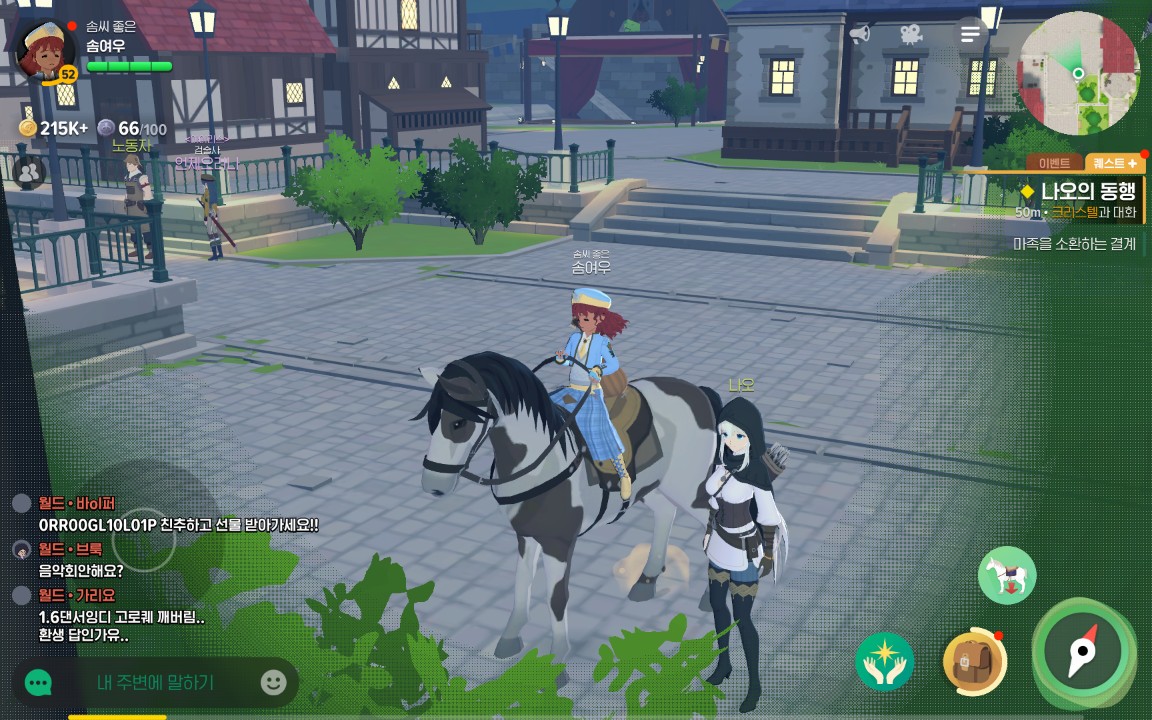The height and width of the screenshot is (720, 1152).
Task: Click the gold coin currency icon
Action: 28,128
